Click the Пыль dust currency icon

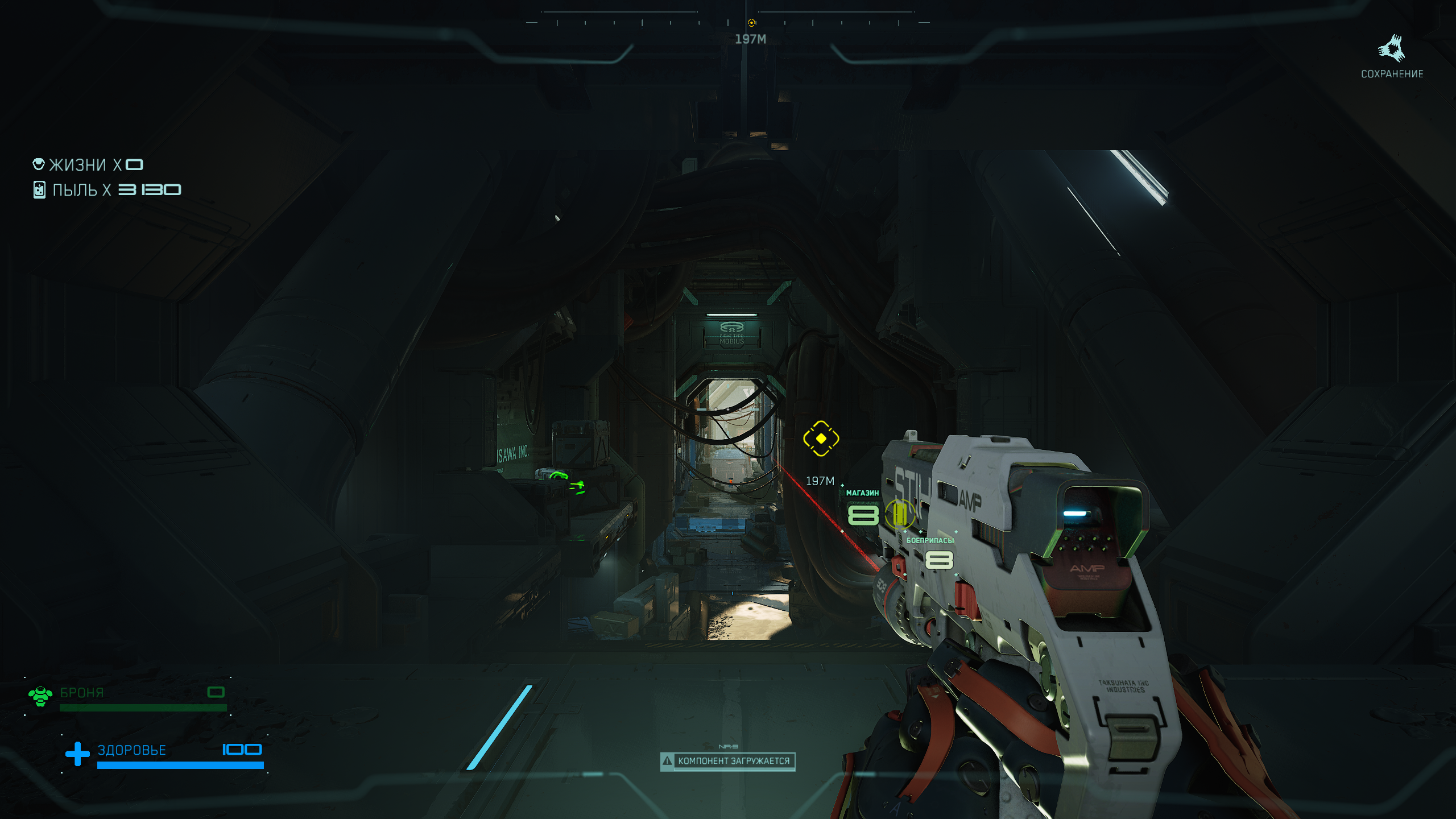pyautogui.click(x=39, y=189)
